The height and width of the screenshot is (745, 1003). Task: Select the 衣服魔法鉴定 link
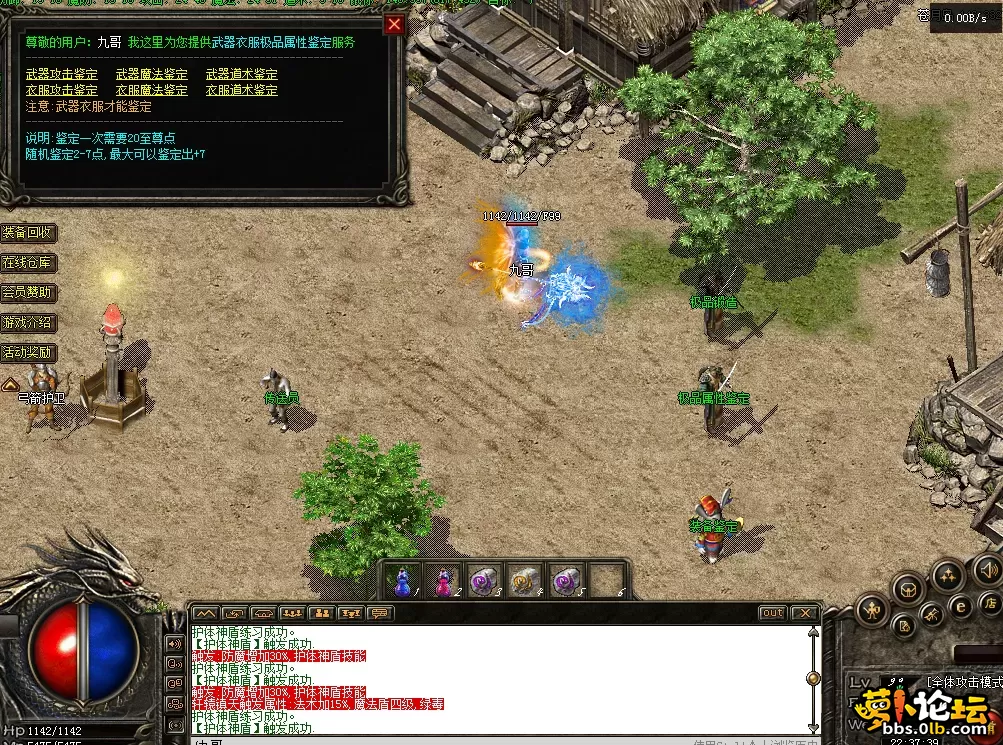pyautogui.click(x=152, y=90)
